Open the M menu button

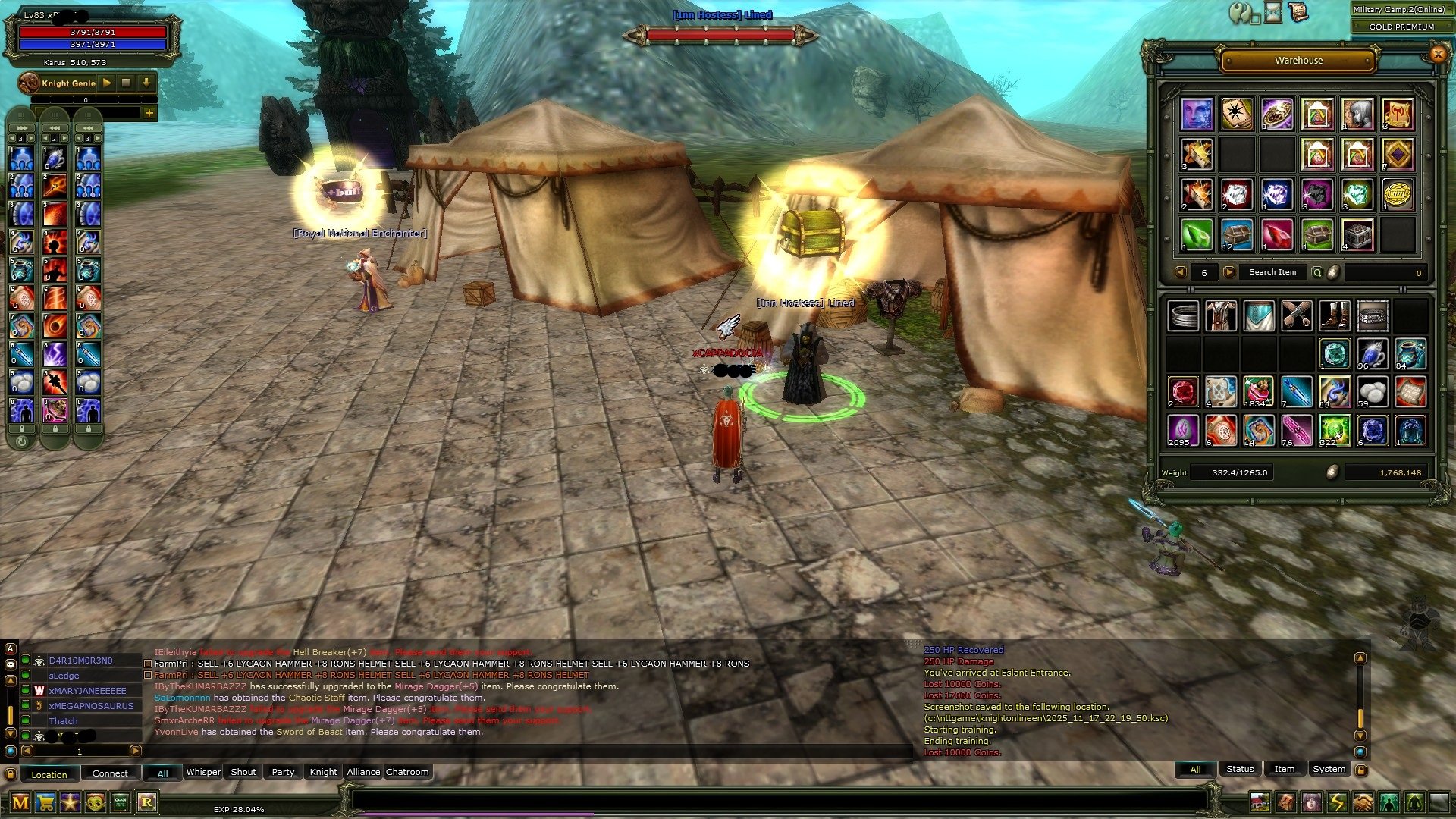tap(20, 802)
